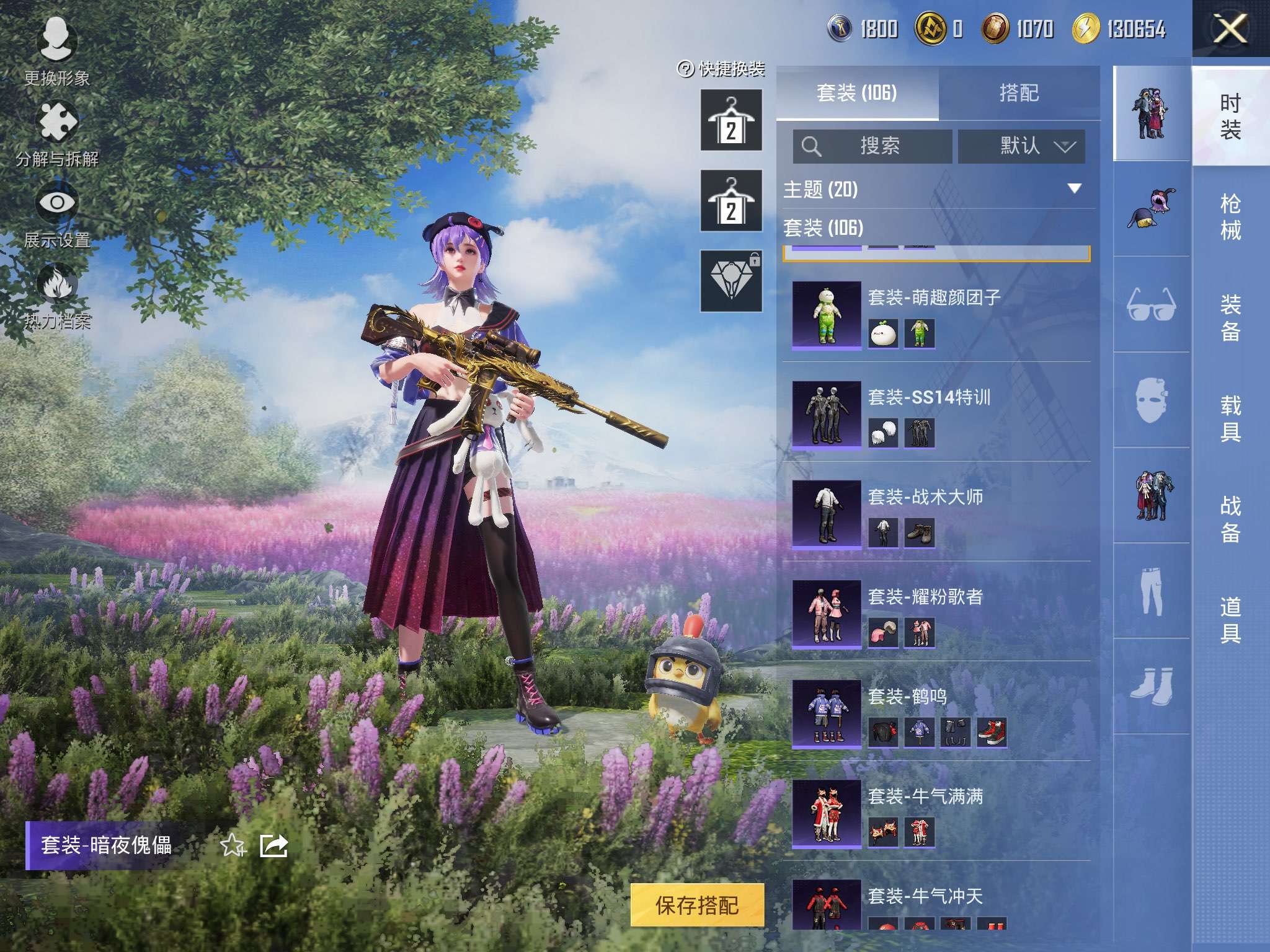Screen dimensions: 1270x952
Task: Close the wardrobe screen
Action: (x=1230, y=29)
